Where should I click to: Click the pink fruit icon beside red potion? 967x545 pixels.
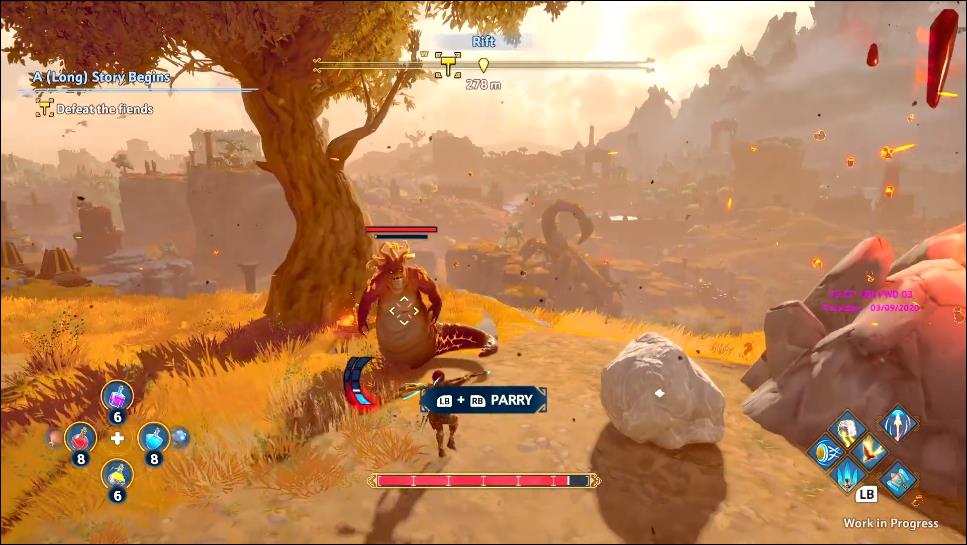pos(52,438)
